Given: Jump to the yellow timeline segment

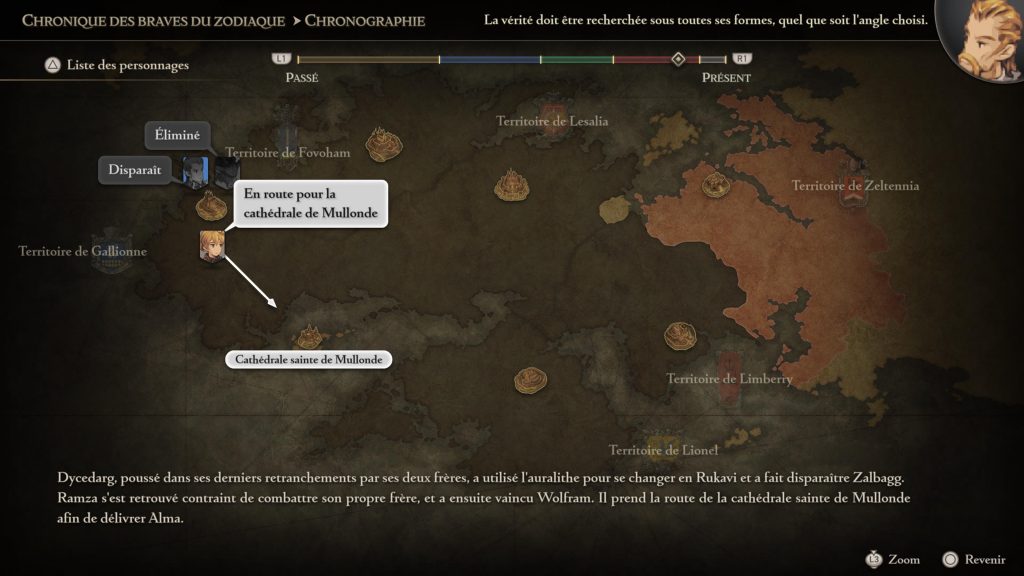Looking at the screenshot, I should [x=368, y=59].
